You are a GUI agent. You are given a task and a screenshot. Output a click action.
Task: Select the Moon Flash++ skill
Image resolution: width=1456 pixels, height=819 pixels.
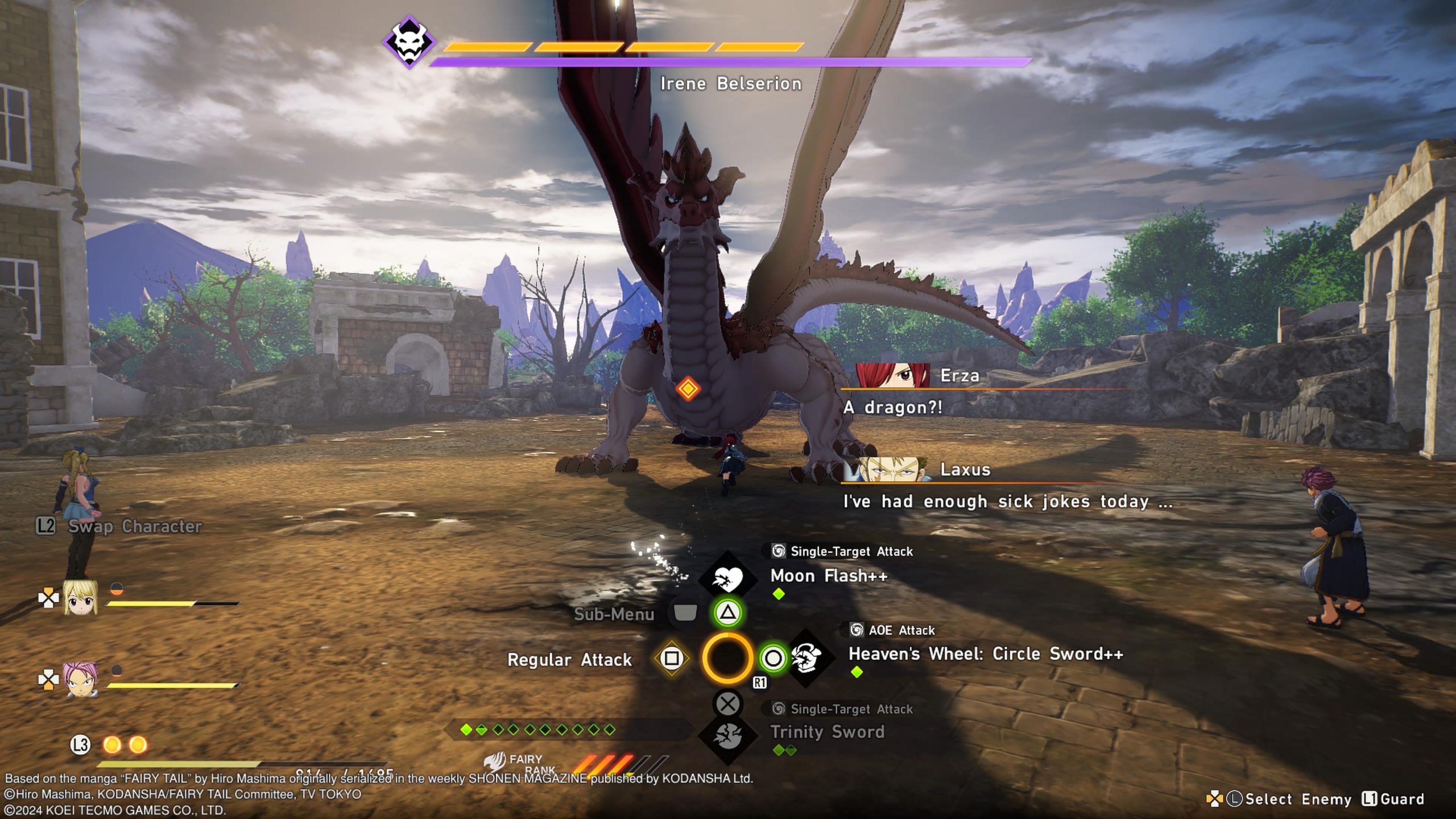pyautogui.click(x=828, y=576)
